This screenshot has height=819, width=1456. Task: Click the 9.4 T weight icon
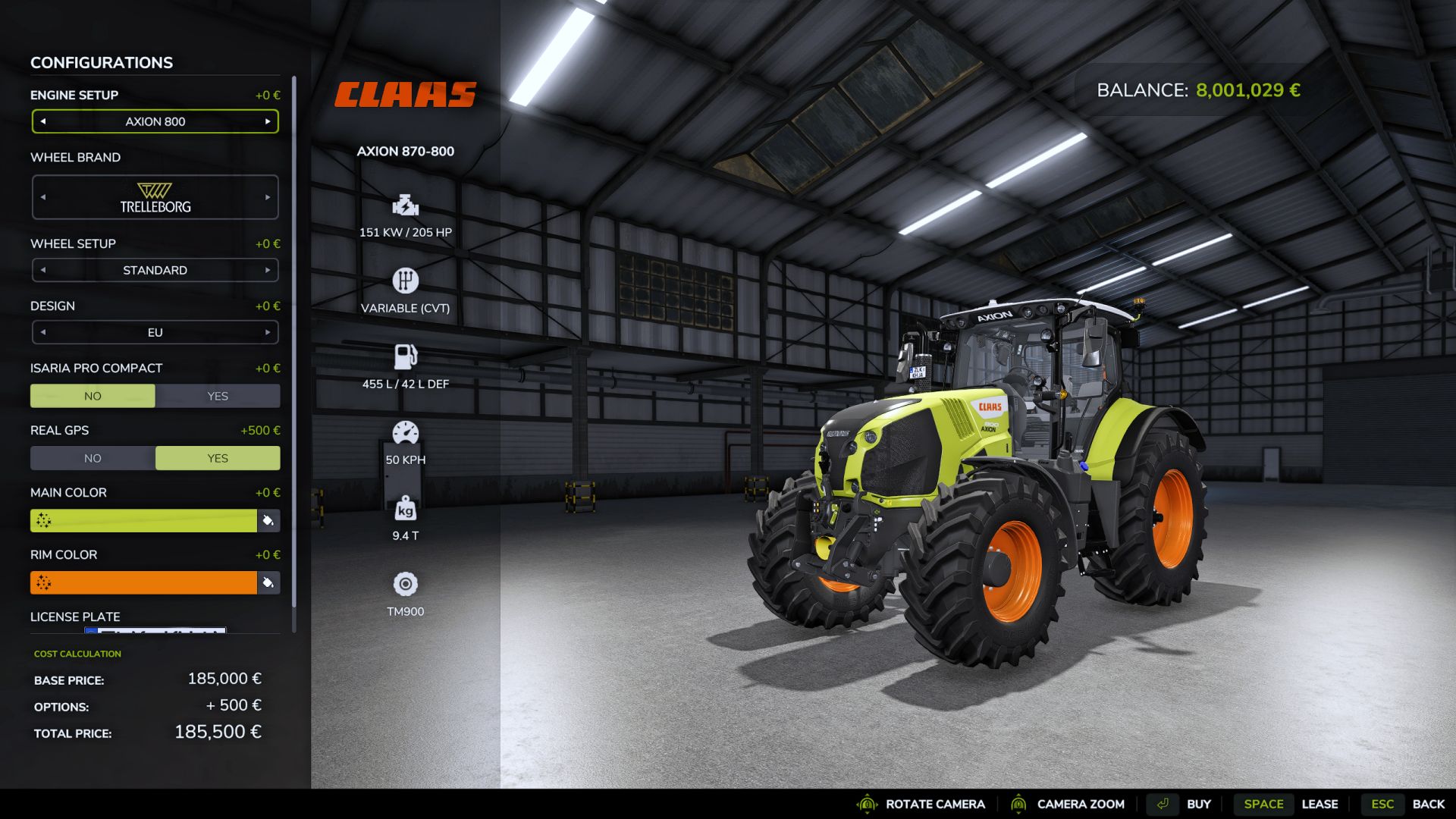coord(405,508)
